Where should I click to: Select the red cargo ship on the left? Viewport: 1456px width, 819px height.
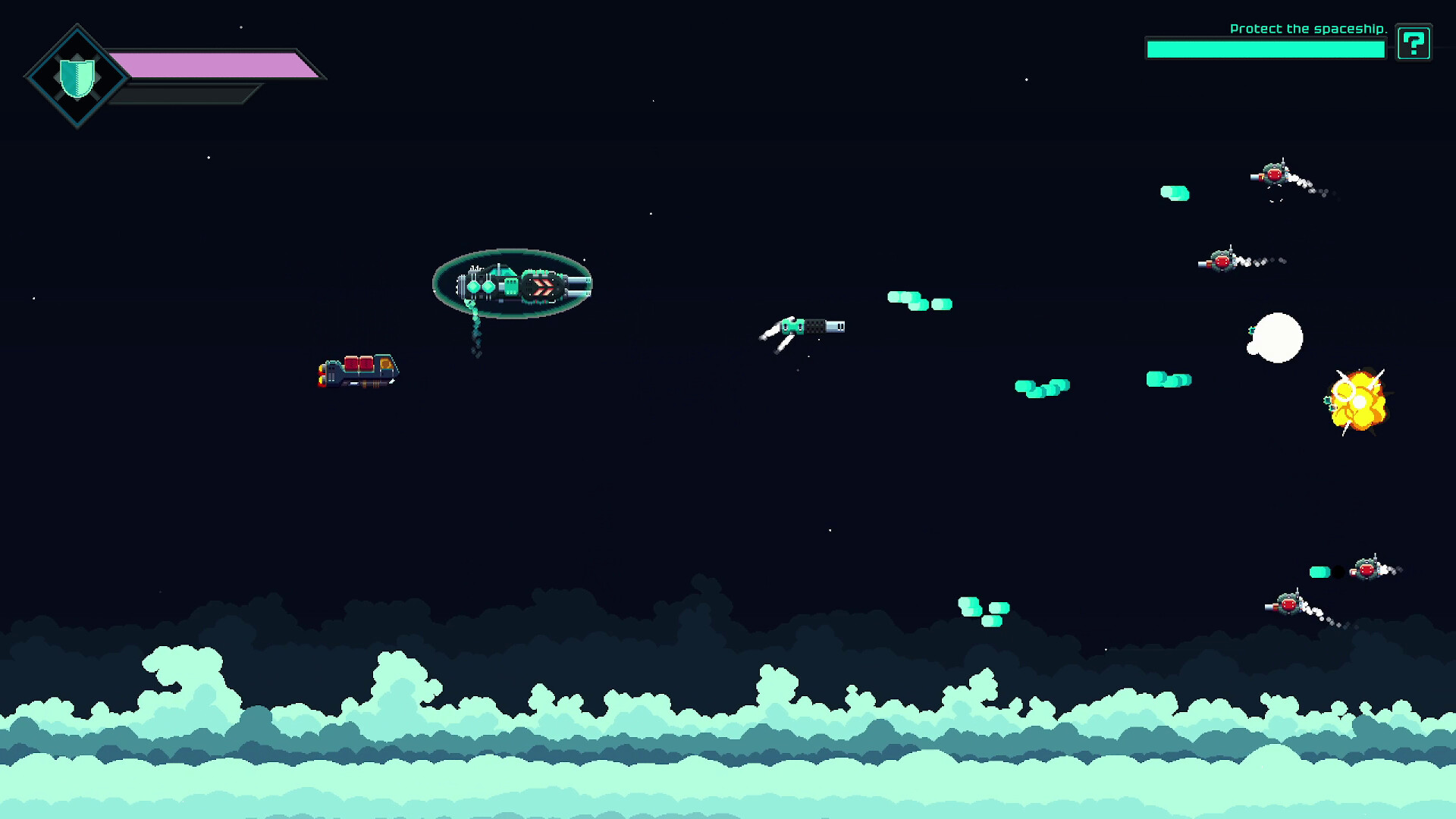click(358, 370)
